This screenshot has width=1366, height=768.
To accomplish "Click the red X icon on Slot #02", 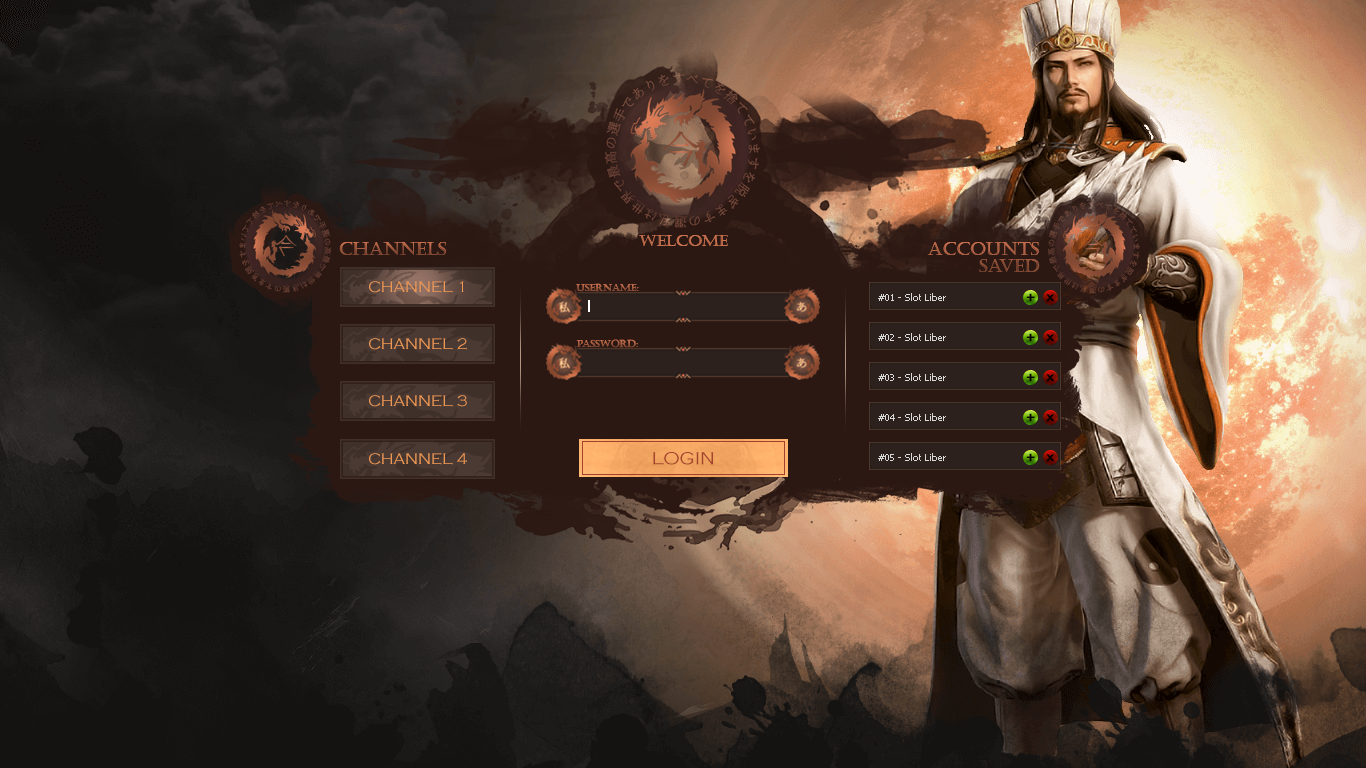I will pos(1050,337).
